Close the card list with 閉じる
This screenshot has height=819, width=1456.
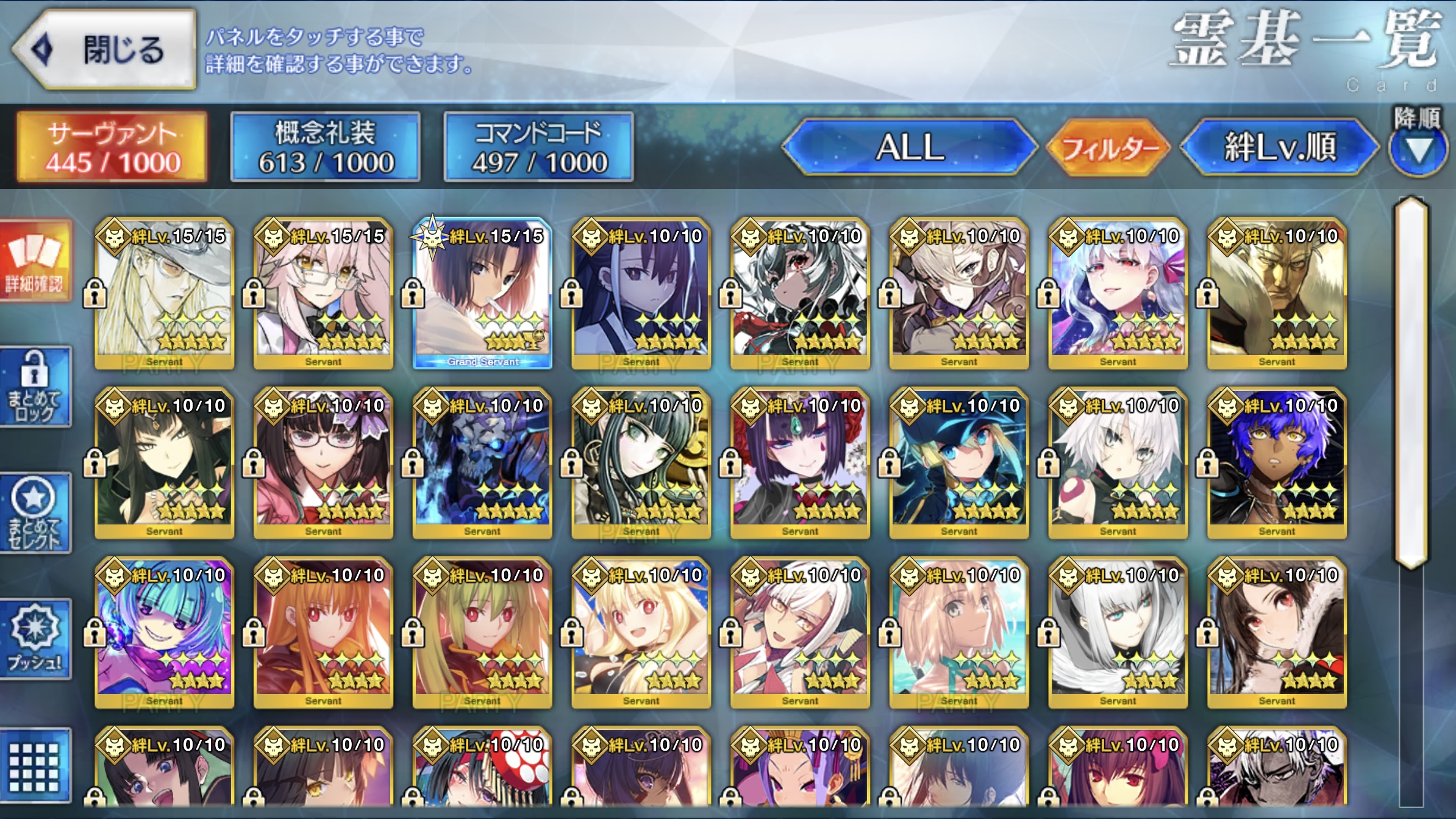[105, 49]
